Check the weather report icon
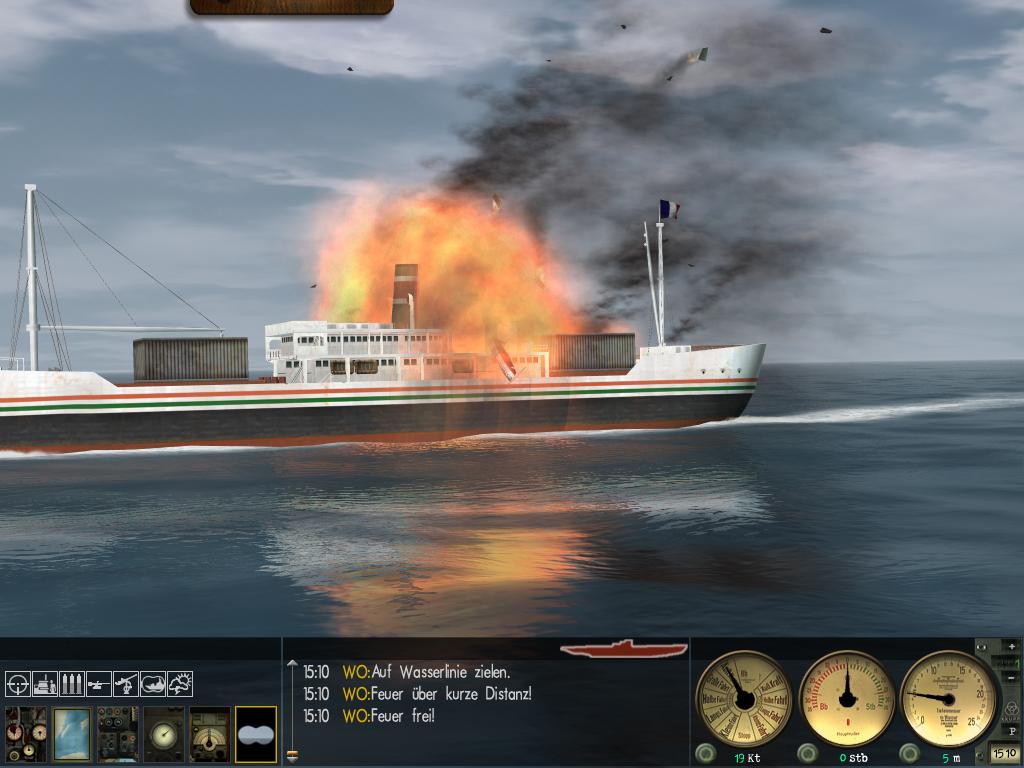The width and height of the screenshot is (1024, 768). 180,684
